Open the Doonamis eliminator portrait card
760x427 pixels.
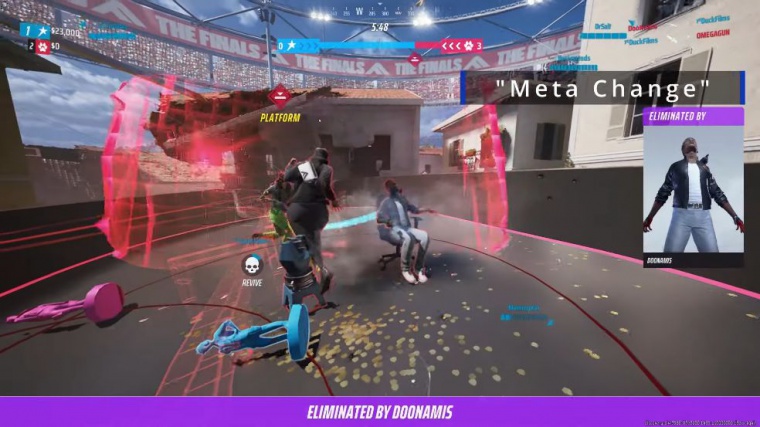coord(693,188)
